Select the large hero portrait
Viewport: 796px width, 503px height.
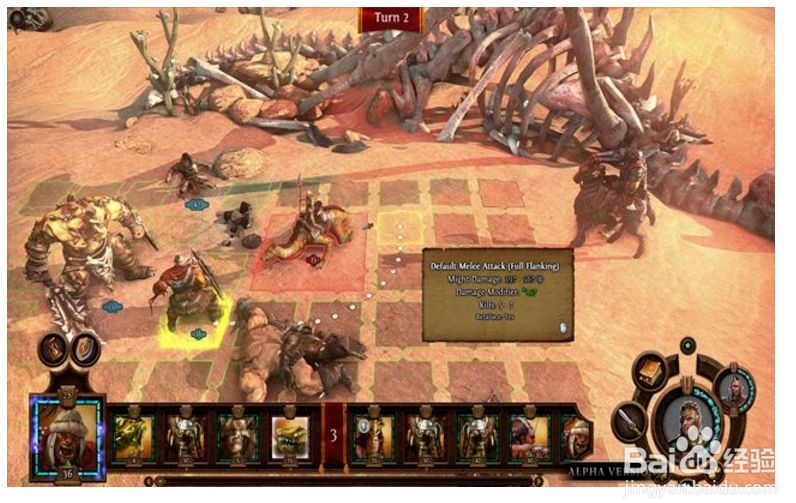pyautogui.click(x=688, y=420)
